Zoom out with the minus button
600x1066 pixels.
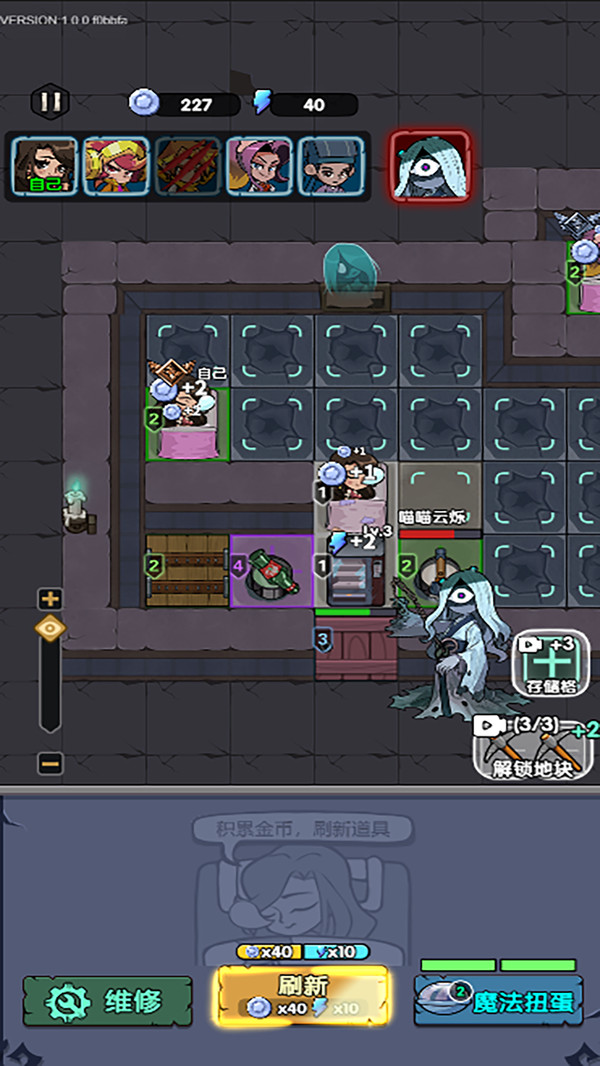[x=50, y=763]
